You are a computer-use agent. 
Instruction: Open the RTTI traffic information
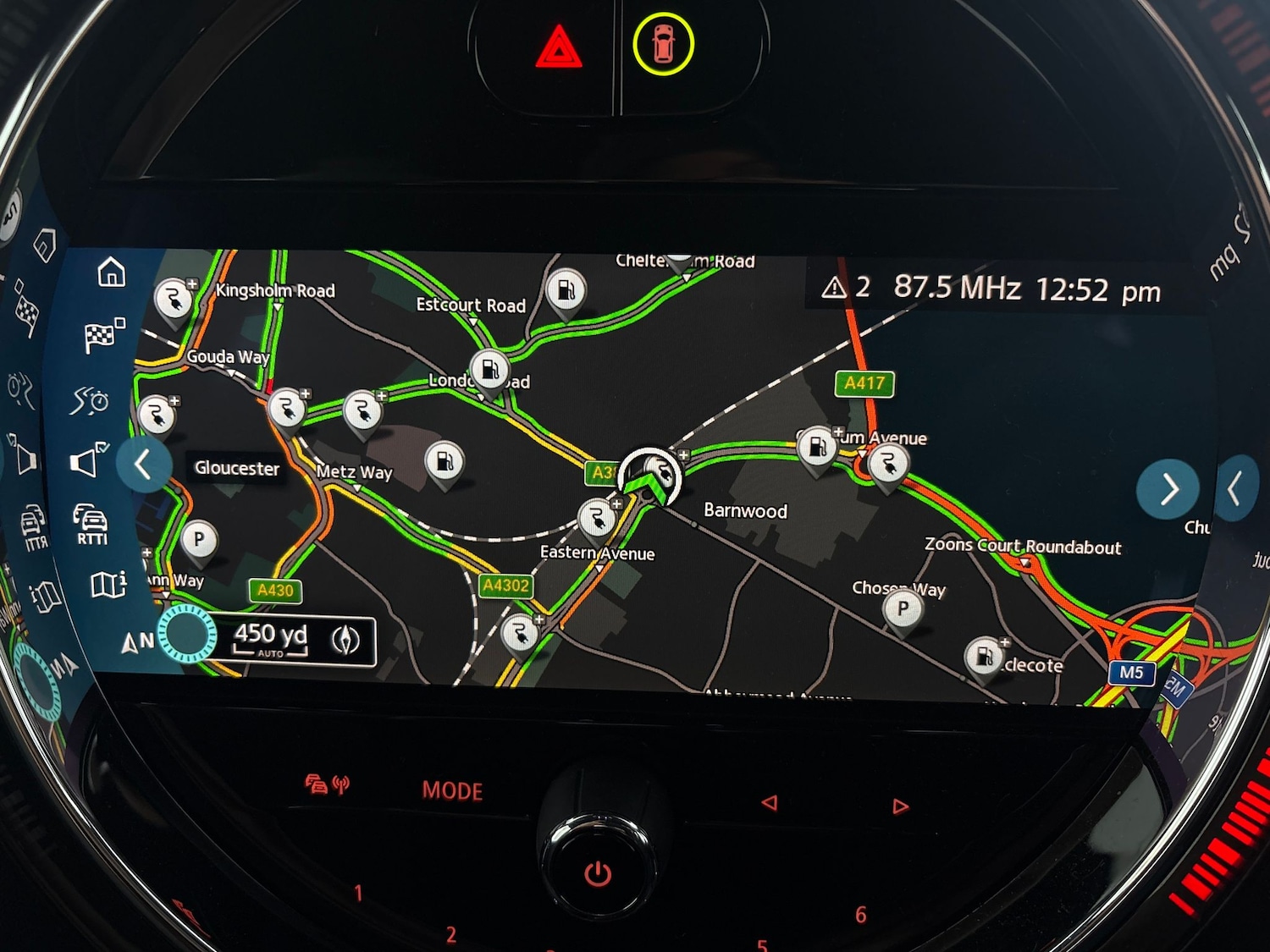tap(91, 523)
